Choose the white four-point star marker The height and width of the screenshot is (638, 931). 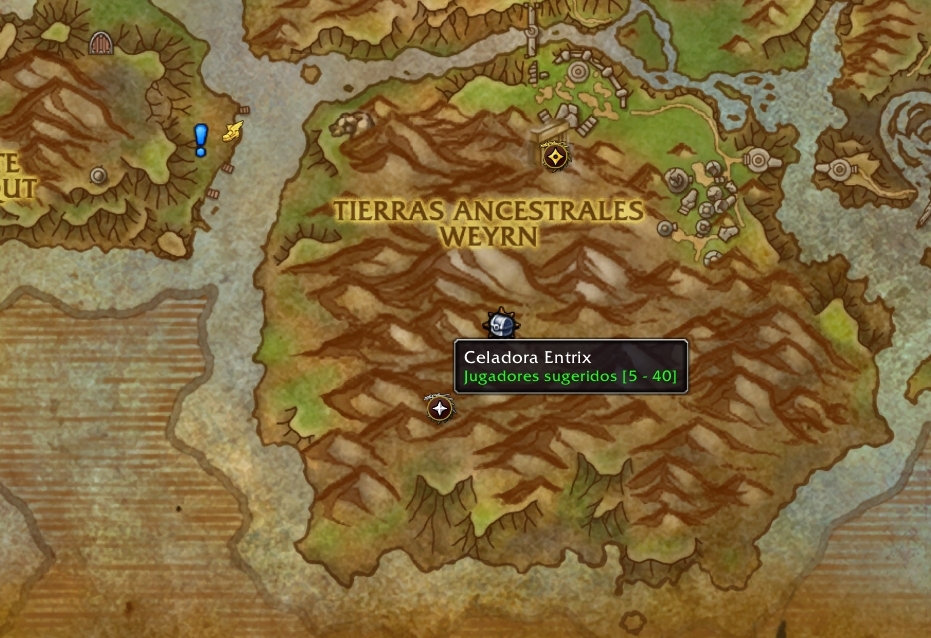coord(438,408)
